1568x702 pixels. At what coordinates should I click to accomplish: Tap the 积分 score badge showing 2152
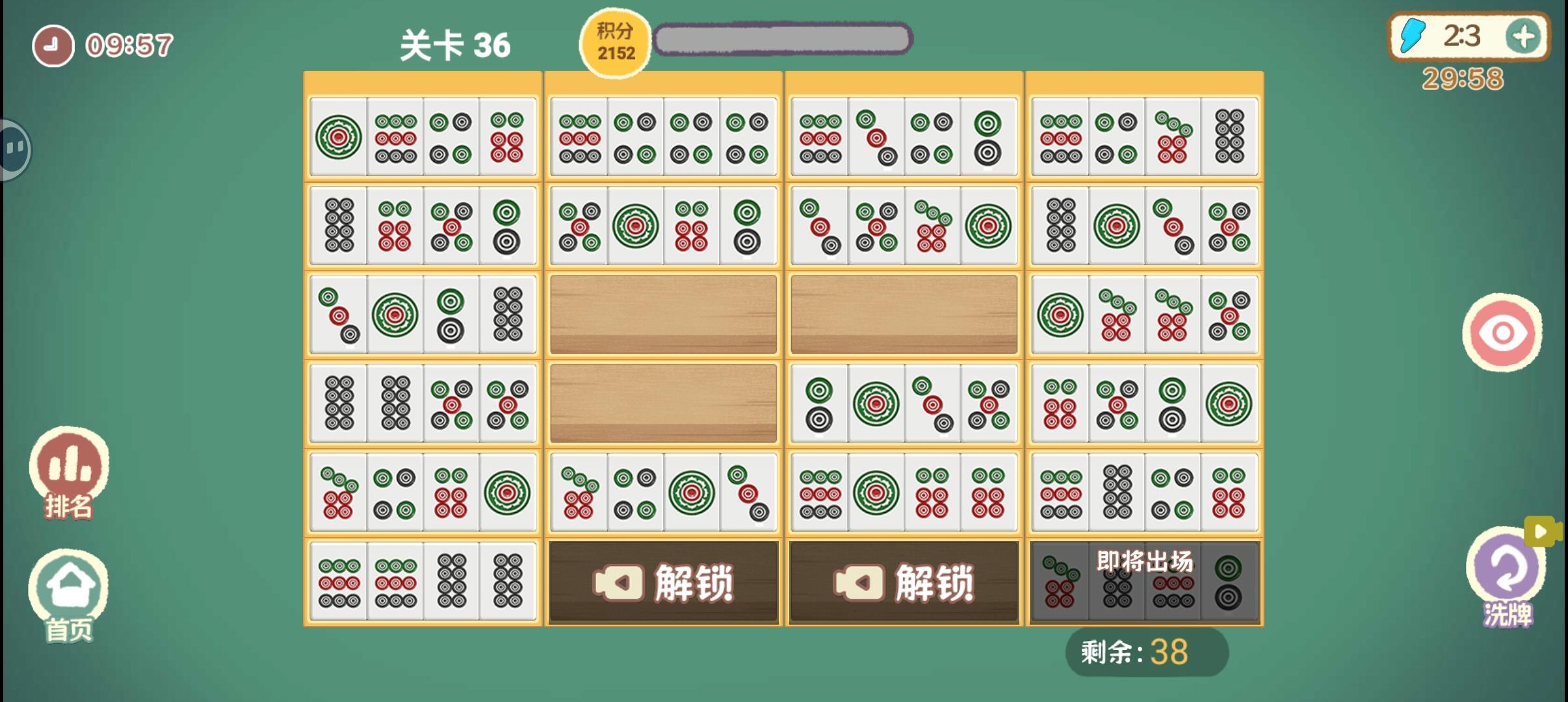tap(614, 42)
